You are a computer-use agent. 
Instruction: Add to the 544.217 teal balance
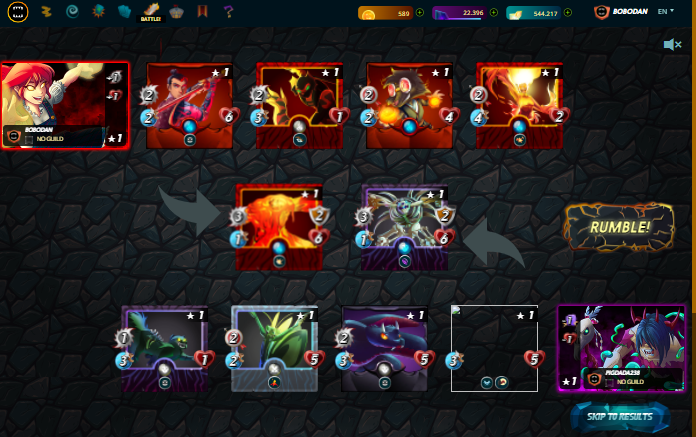pyautogui.click(x=566, y=13)
